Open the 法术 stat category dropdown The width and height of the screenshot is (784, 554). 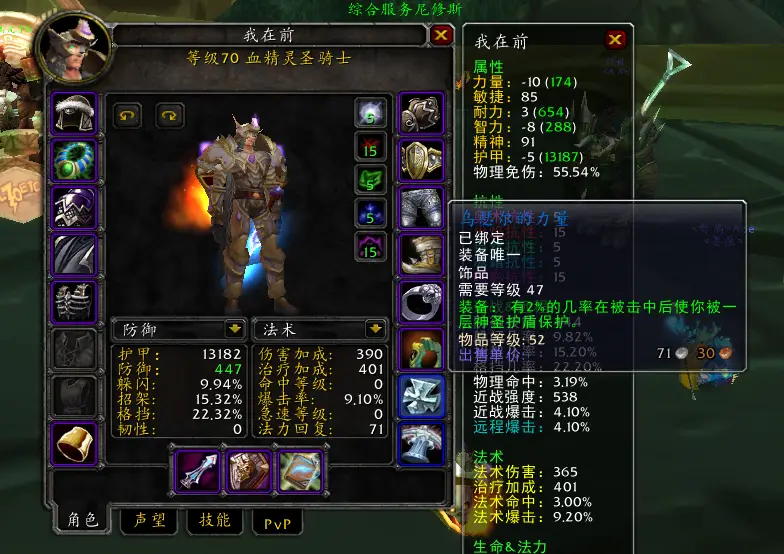coord(376,328)
